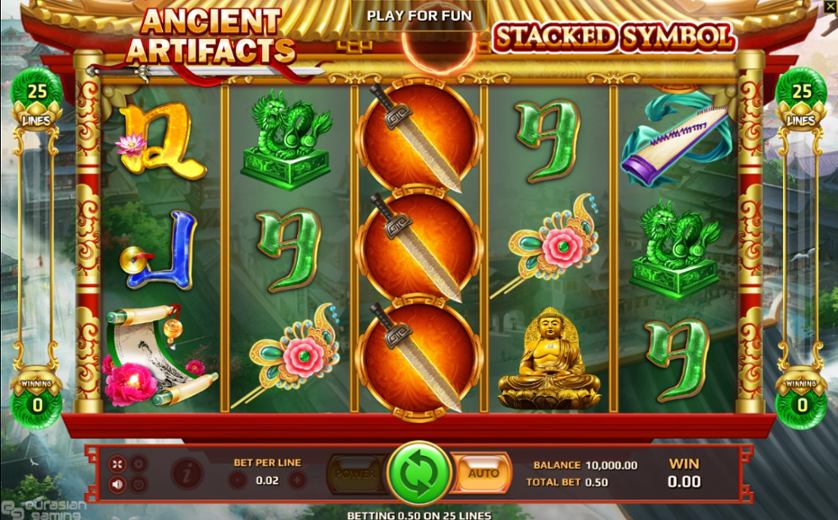This screenshot has height=520, width=838.
Task: Spin the reels with the green button
Action: 419,472
